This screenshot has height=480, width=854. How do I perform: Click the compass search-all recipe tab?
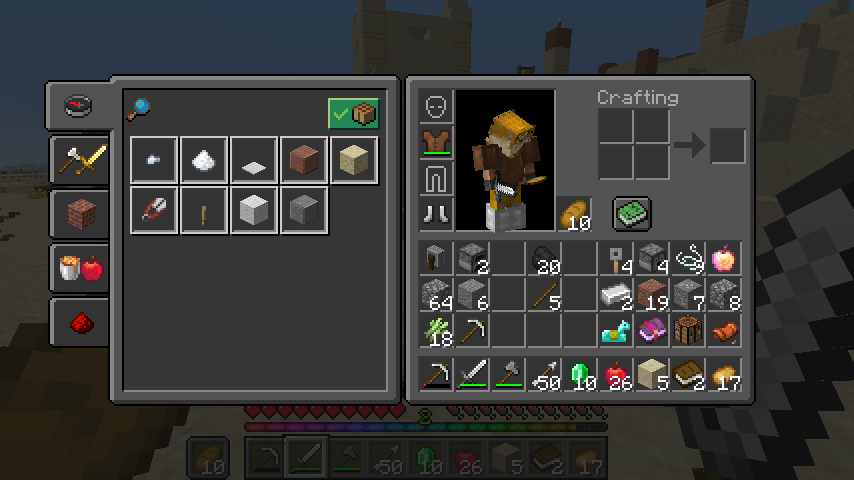(x=79, y=105)
